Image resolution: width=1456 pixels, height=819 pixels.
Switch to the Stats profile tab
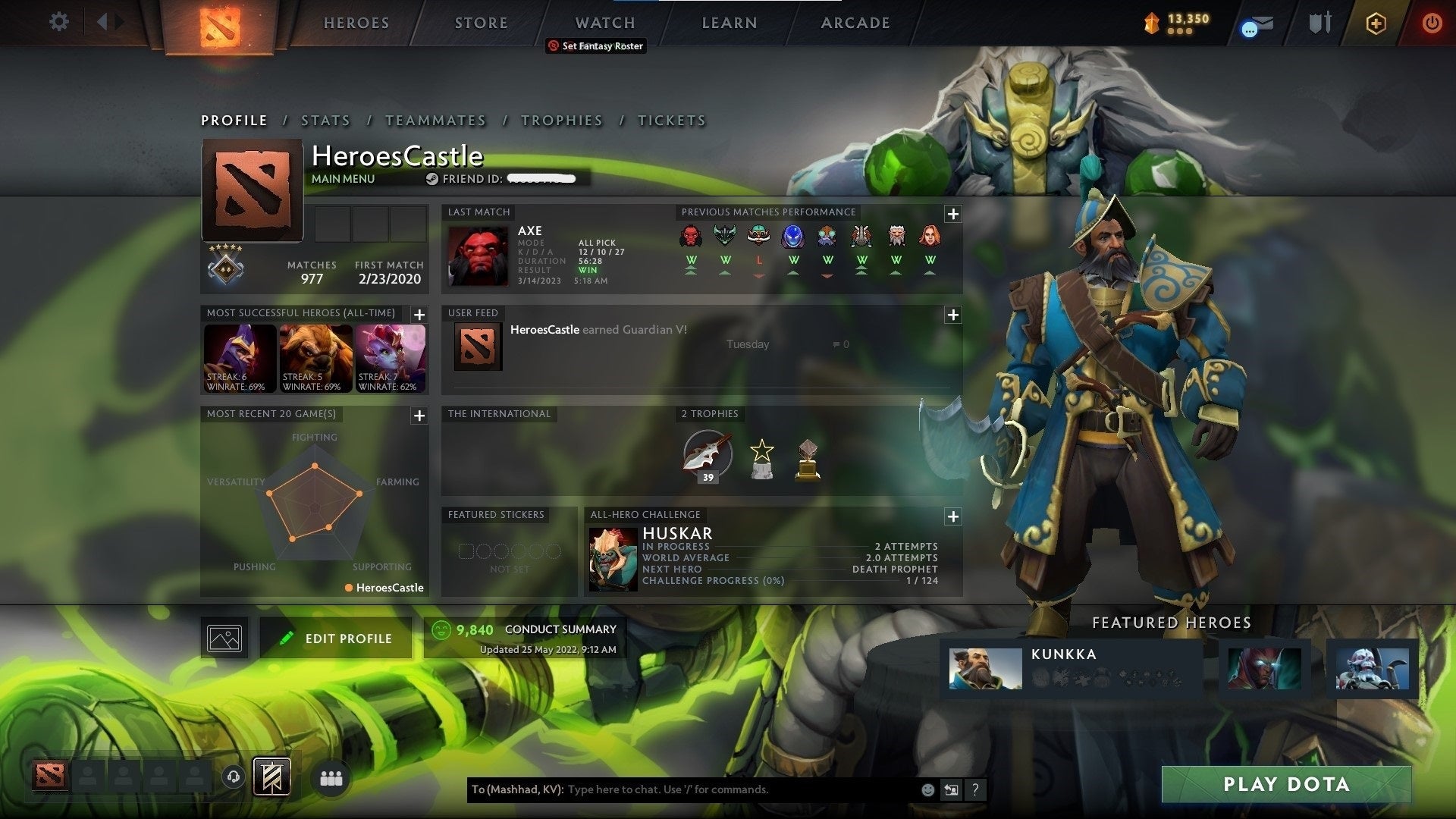(x=325, y=121)
